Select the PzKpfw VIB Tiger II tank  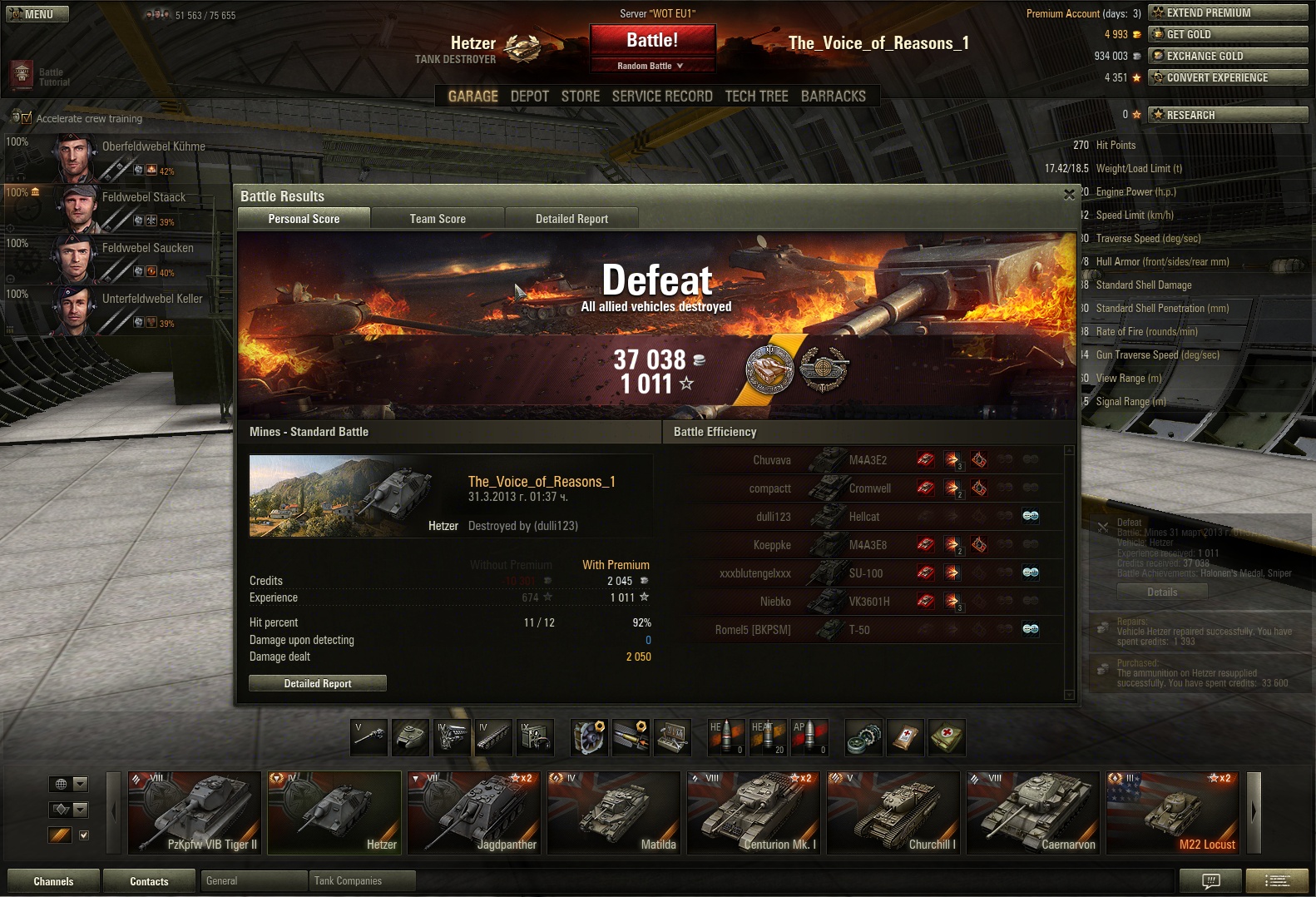click(195, 813)
